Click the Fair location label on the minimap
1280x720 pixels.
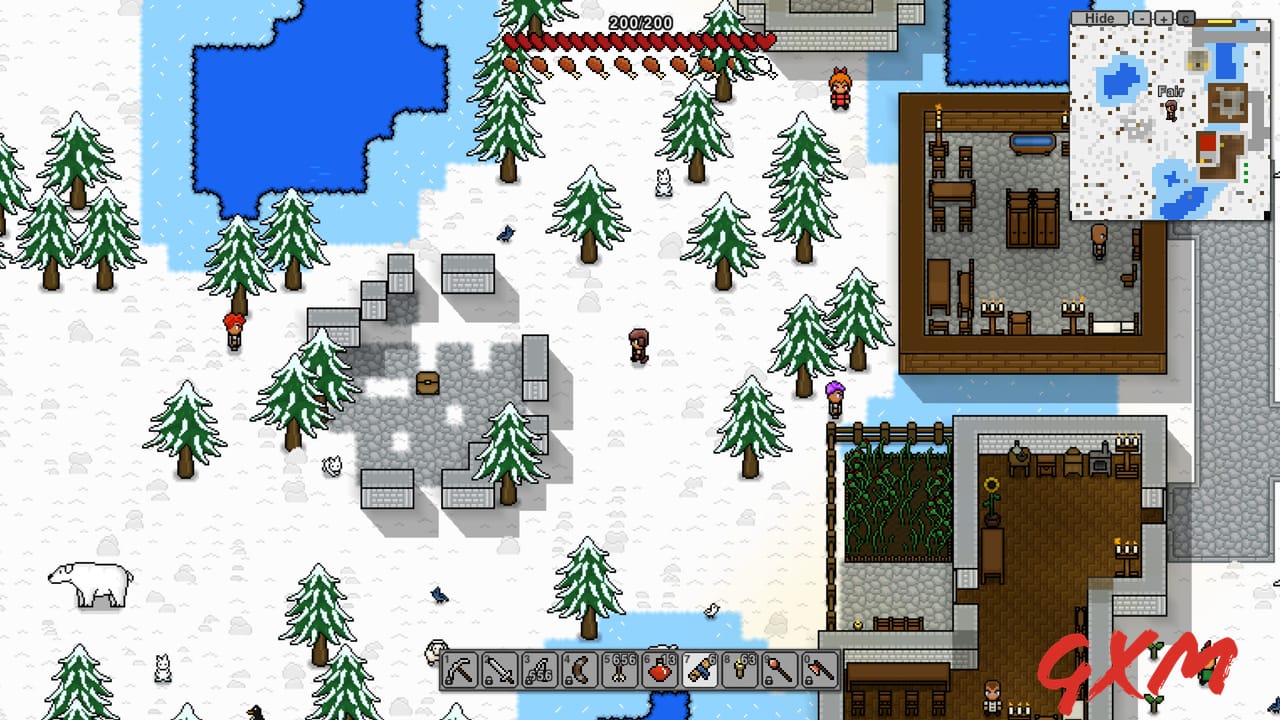click(1172, 91)
